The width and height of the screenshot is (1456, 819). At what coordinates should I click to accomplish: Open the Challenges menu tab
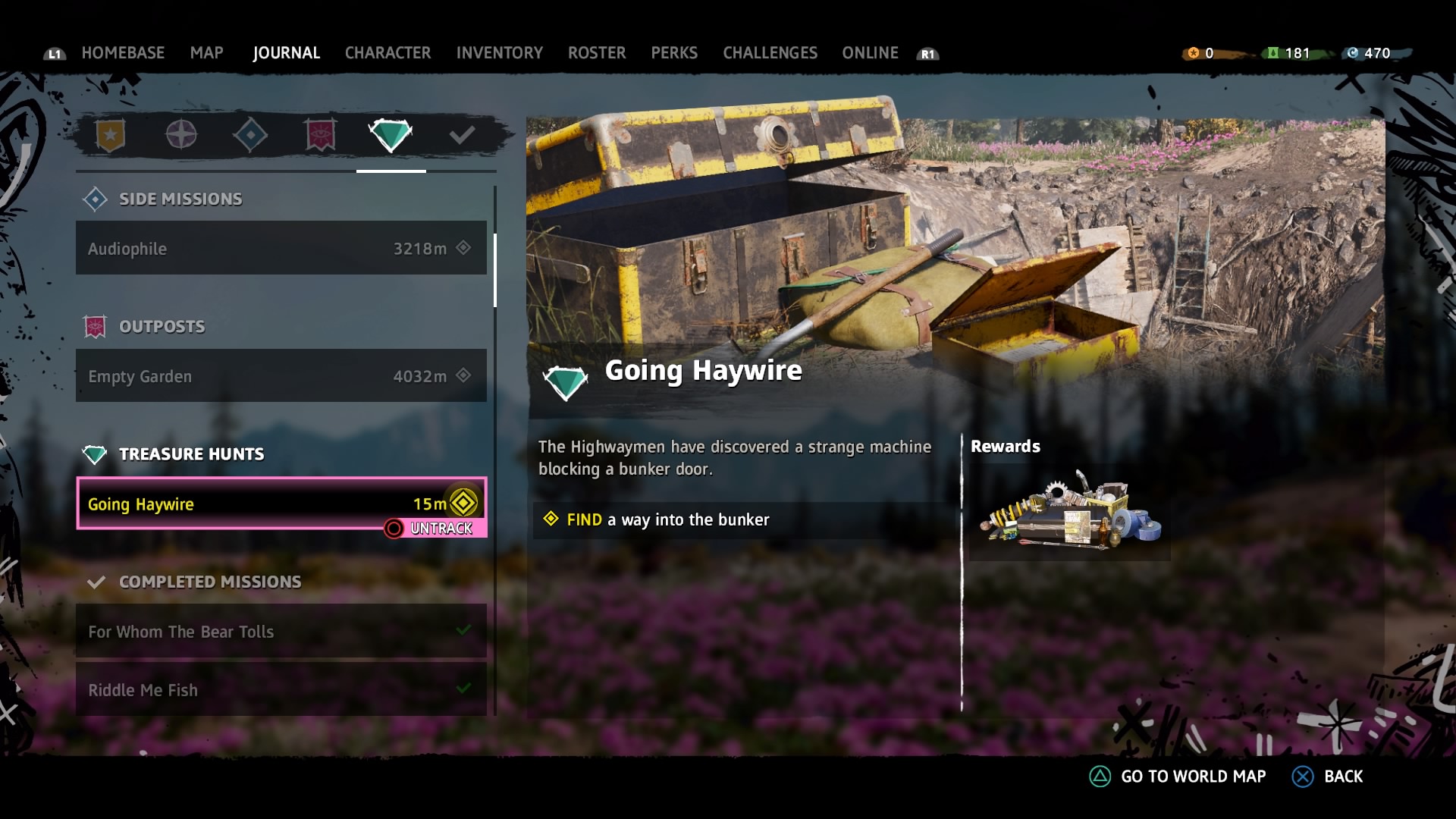(770, 52)
